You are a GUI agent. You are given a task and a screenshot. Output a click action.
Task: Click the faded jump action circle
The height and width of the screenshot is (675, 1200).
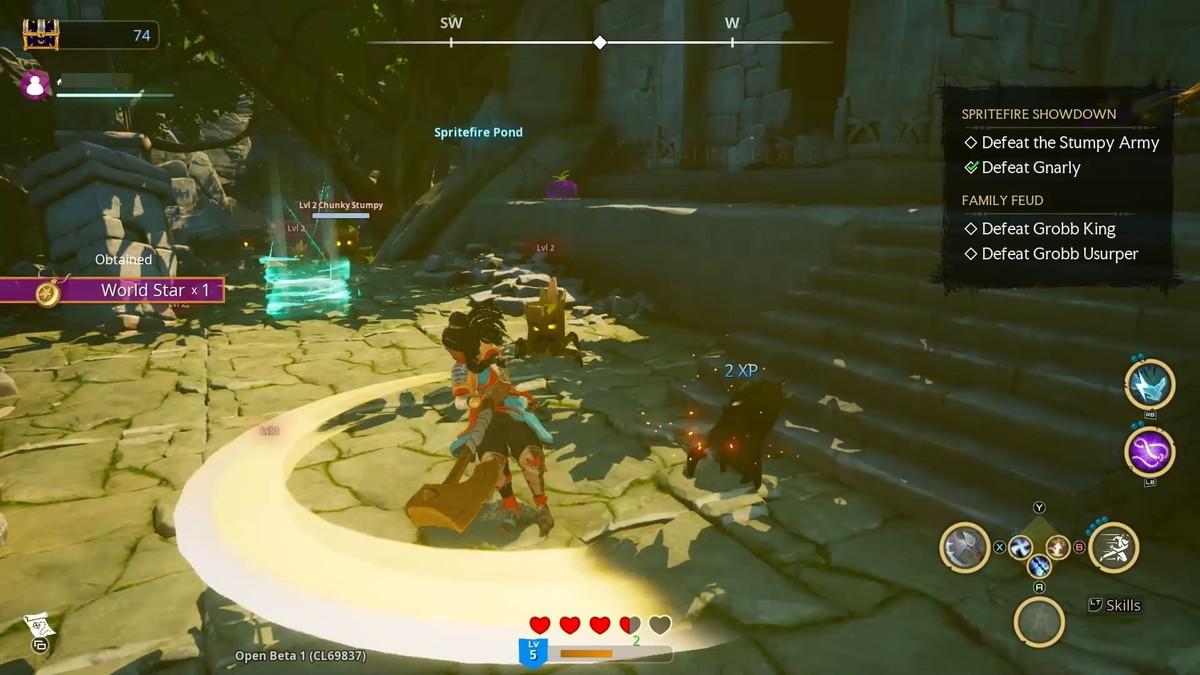[1039, 621]
